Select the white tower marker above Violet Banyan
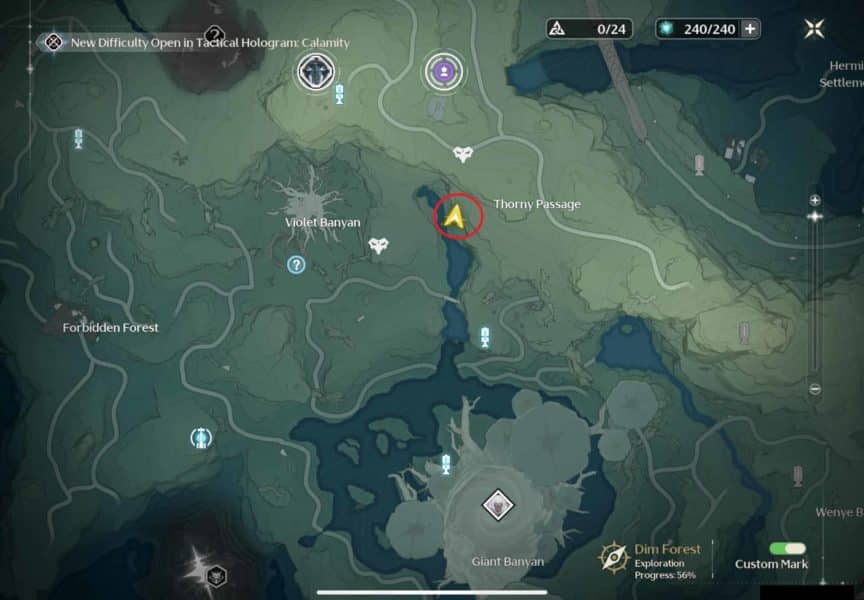This screenshot has height=600, width=864. click(x=315, y=71)
